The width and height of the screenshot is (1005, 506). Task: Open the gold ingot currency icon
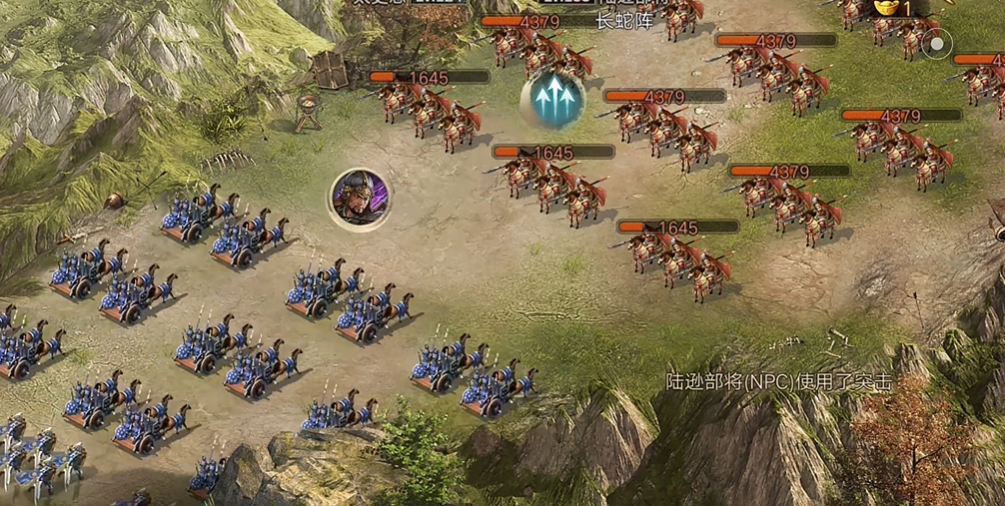pyautogui.click(x=886, y=8)
